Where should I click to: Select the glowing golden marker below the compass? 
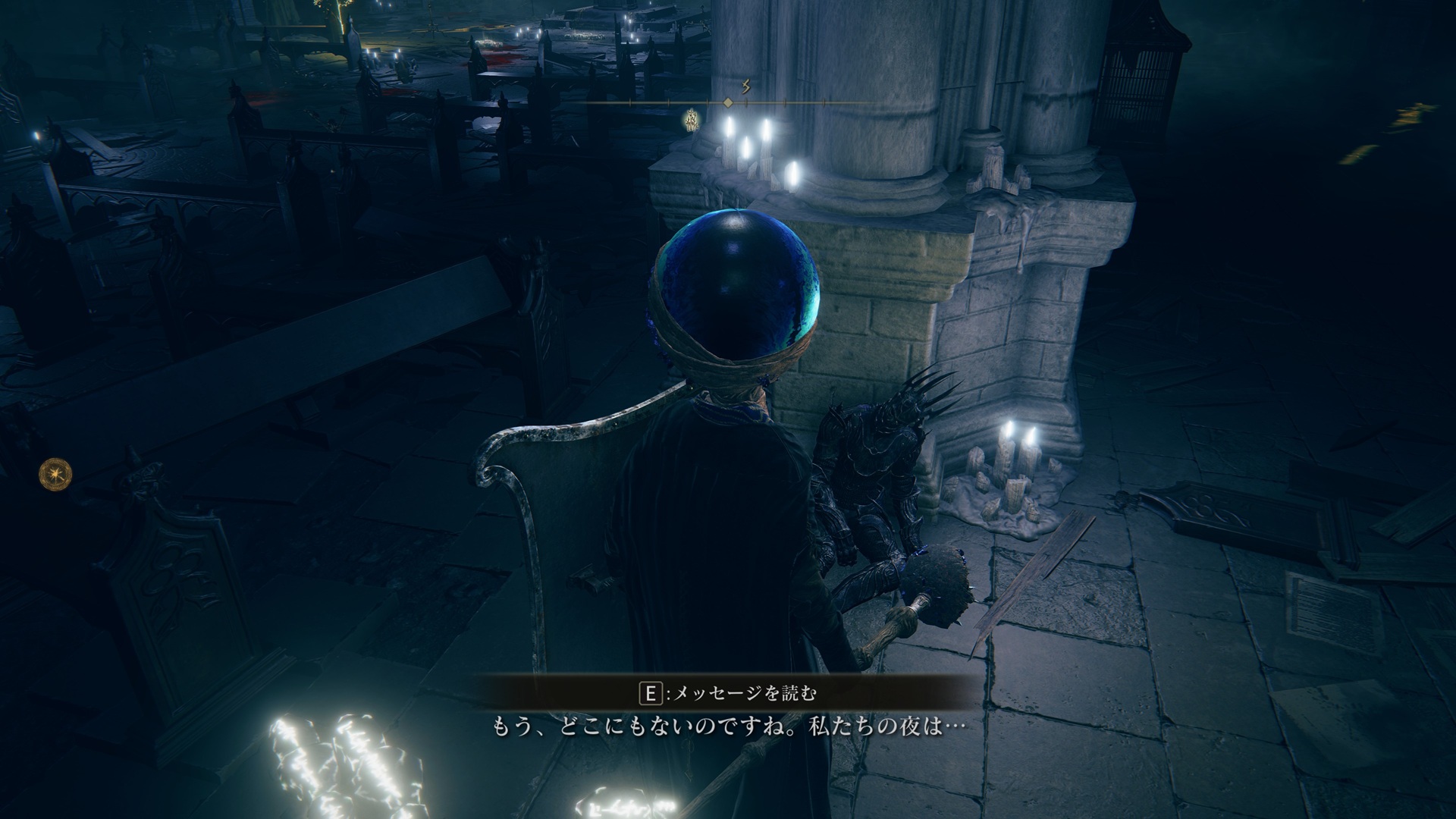click(x=692, y=120)
